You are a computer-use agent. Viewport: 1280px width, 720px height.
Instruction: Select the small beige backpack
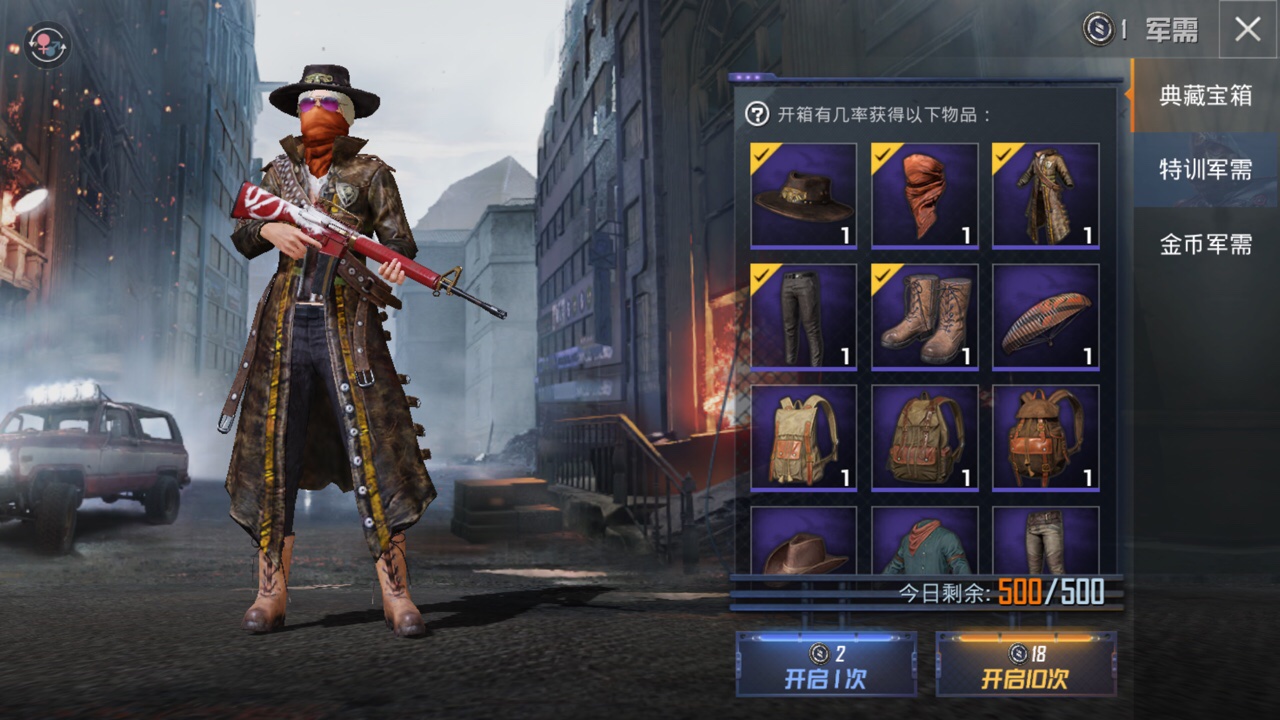(x=804, y=437)
